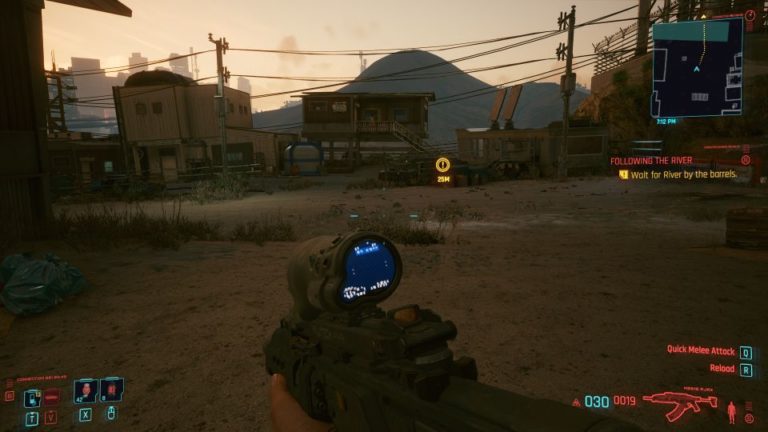This screenshot has width=768, height=432.
Task: Click the yellow 25M waypoint marker
Action: (x=442, y=165)
